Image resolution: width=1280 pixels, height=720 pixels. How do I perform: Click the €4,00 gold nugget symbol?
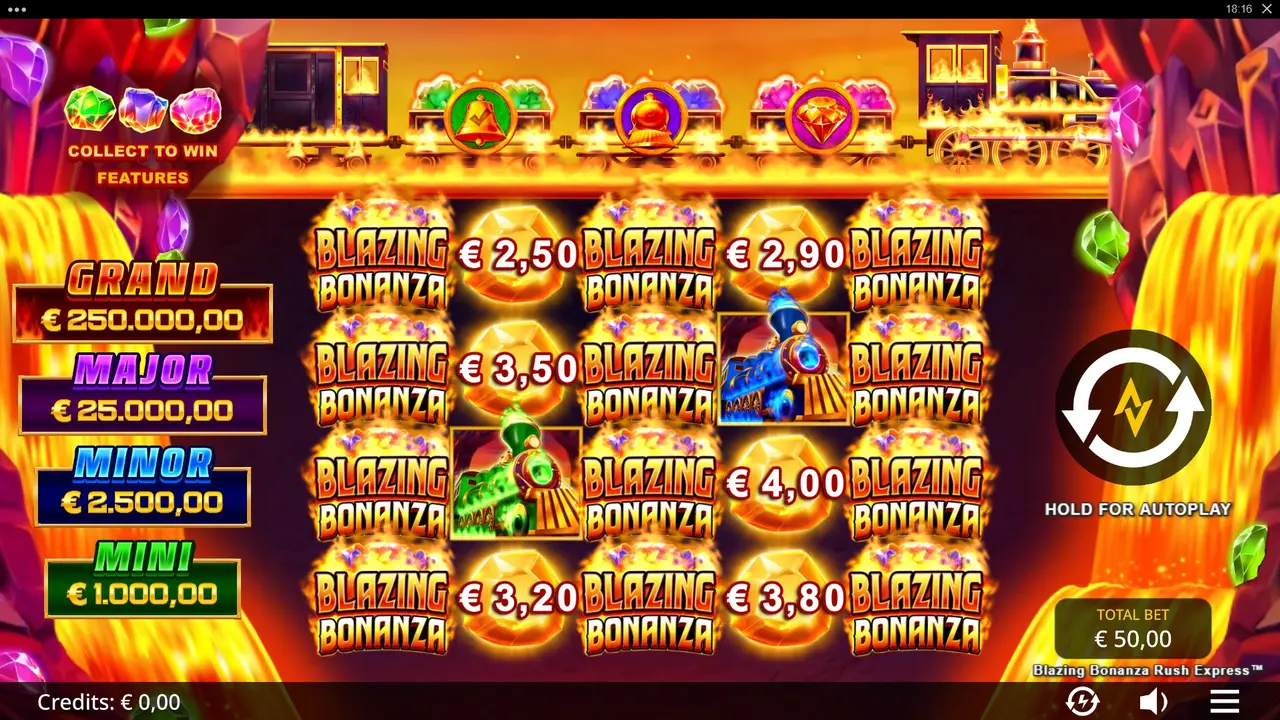point(783,482)
